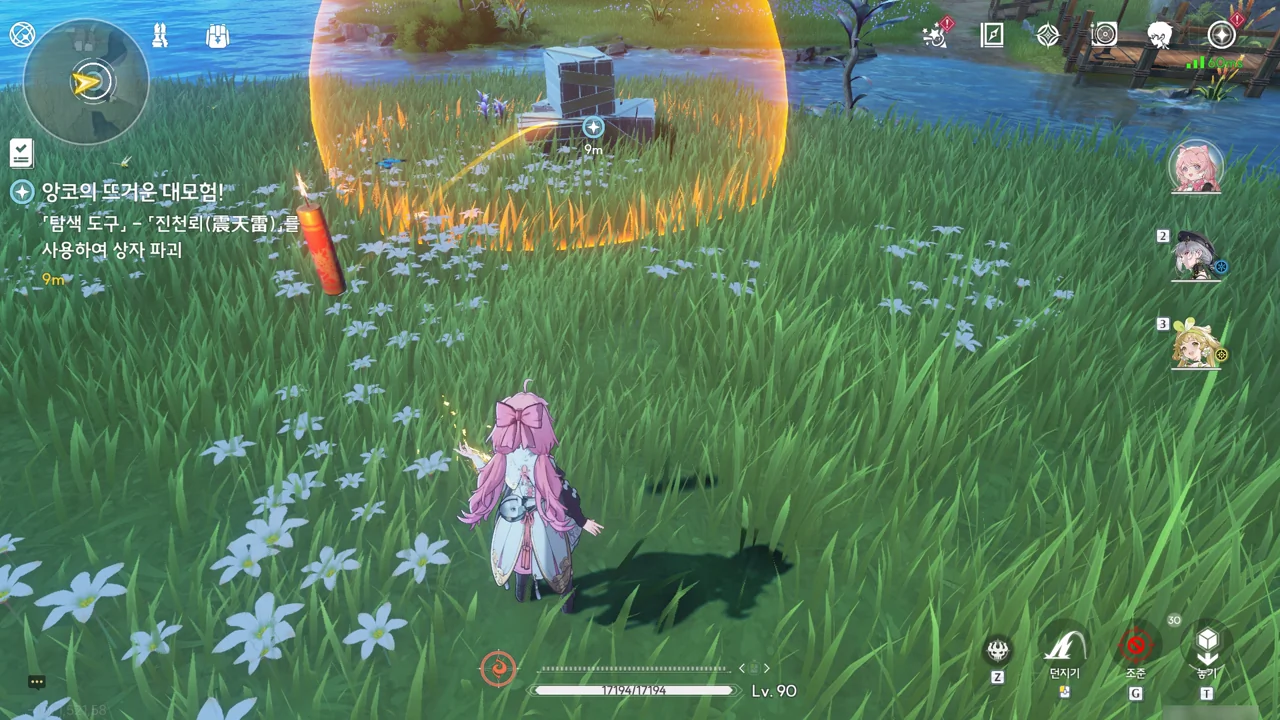Open the circular minimap
Viewport: 1280px width, 720px height.
pos(85,82)
